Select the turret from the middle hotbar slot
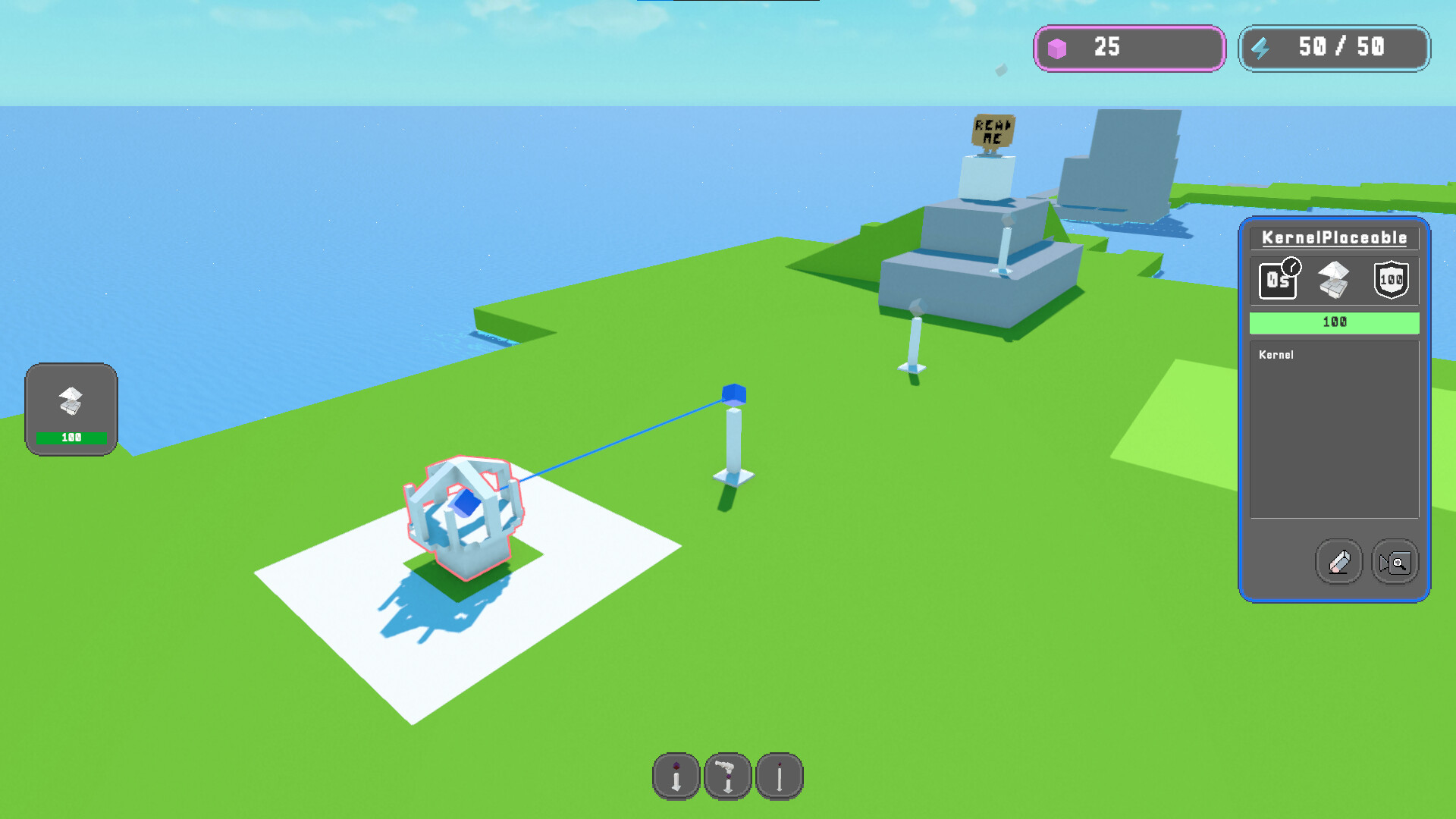 tap(728, 776)
